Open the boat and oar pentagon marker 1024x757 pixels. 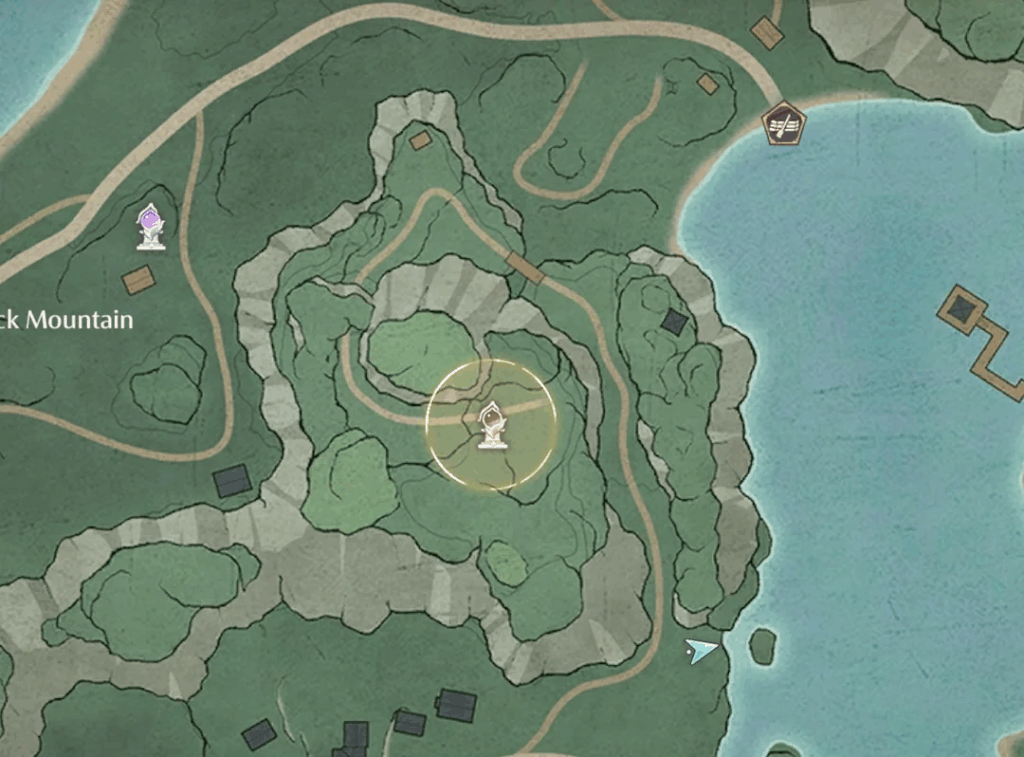[783, 126]
